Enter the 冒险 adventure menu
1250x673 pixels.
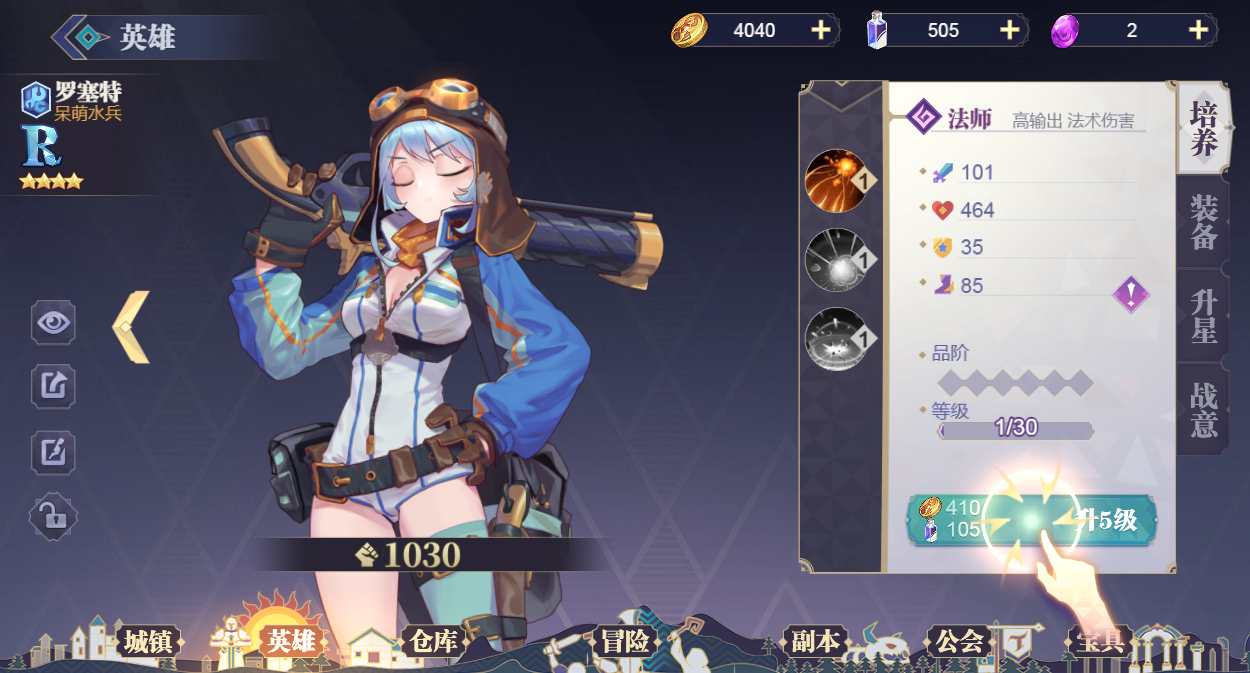click(625, 641)
